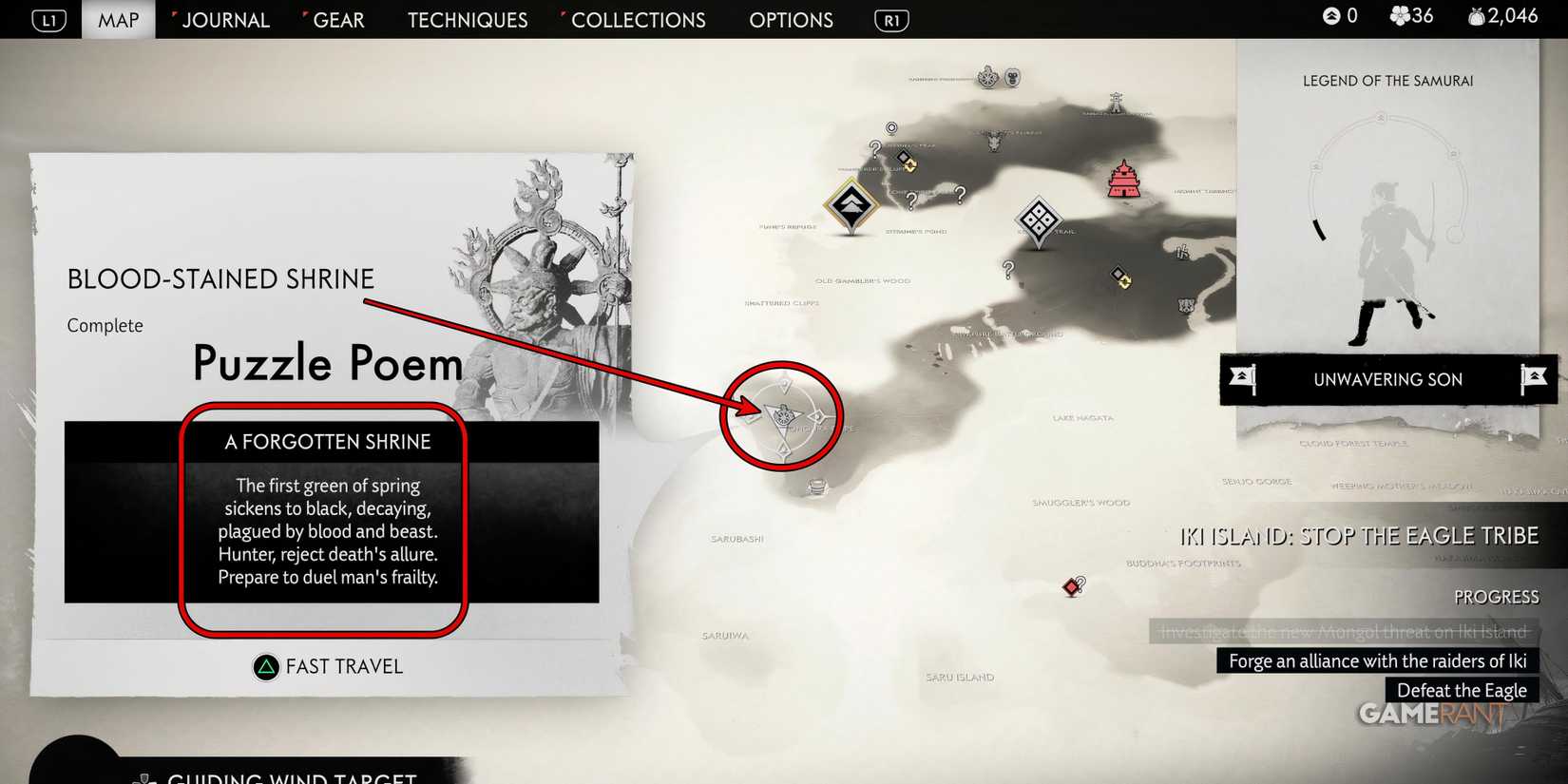Select the Defeat the Eagle objective
Image resolution: width=1568 pixels, height=784 pixels.
1462,690
